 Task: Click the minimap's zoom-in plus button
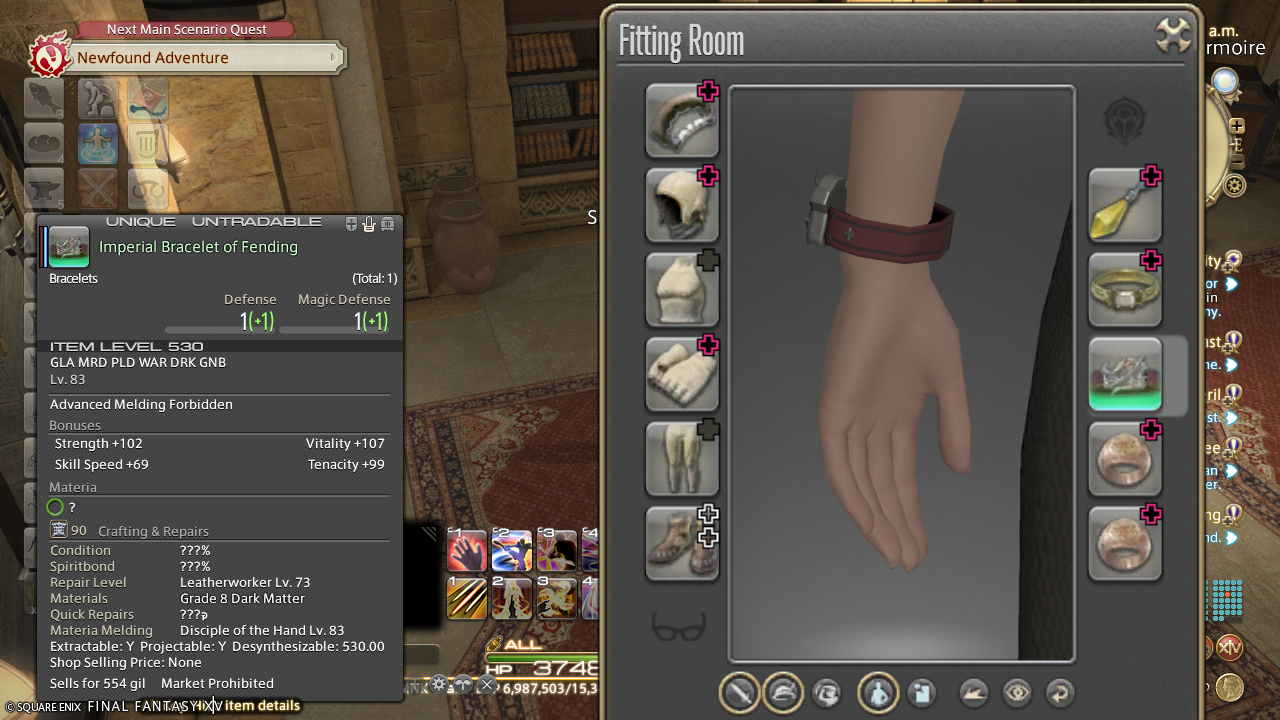pos(1237,126)
